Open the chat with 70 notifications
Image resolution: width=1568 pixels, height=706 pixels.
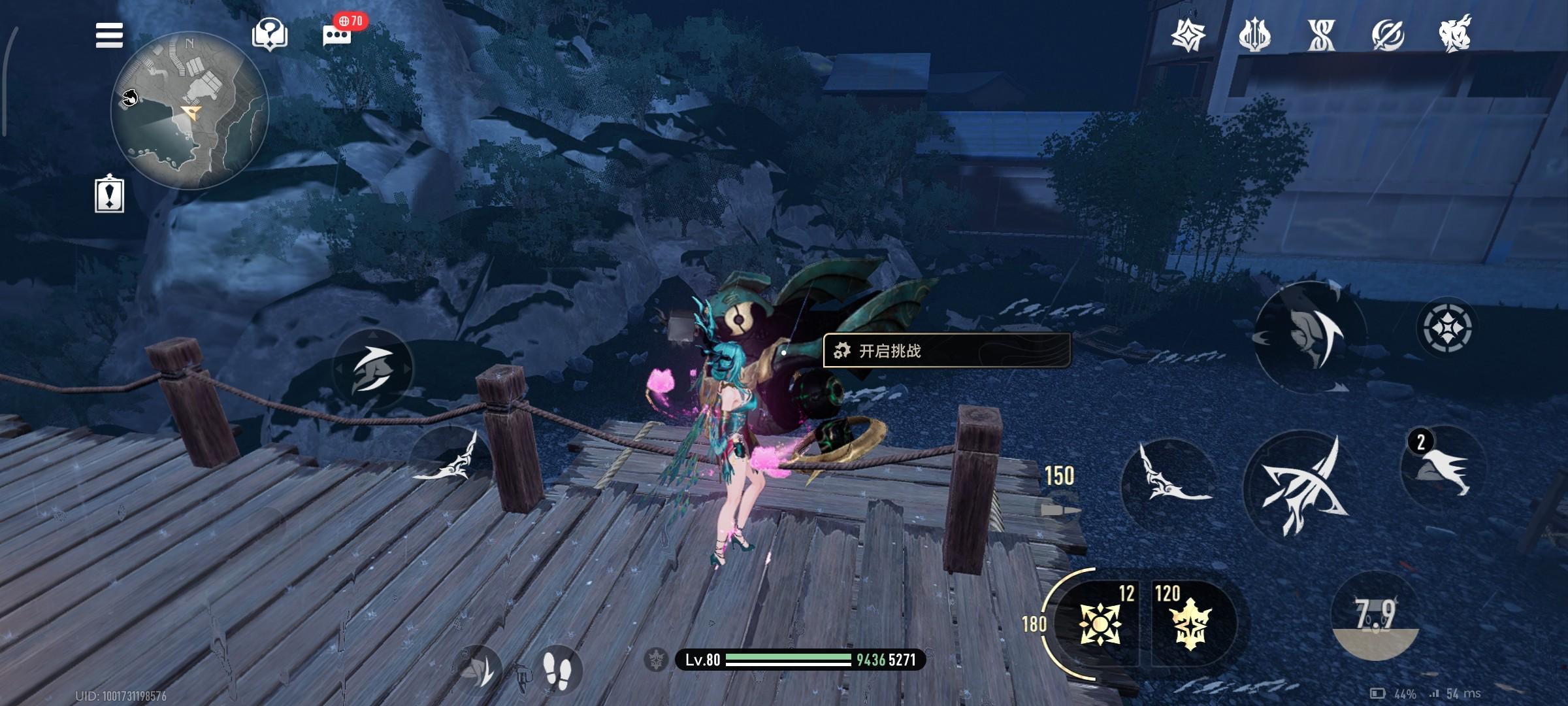pyautogui.click(x=338, y=34)
